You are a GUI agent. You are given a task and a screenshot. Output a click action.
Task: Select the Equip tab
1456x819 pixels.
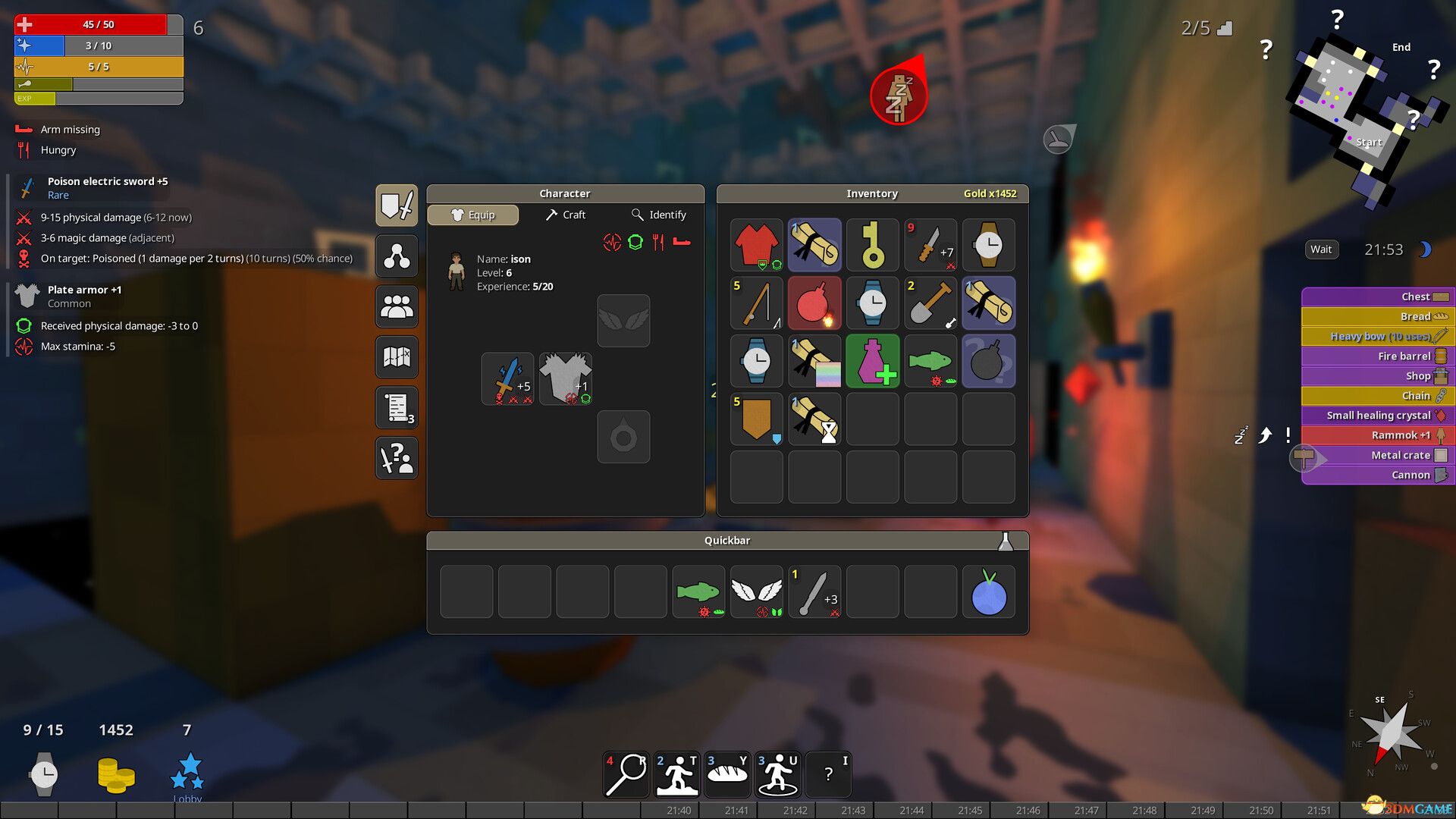(x=473, y=215)
